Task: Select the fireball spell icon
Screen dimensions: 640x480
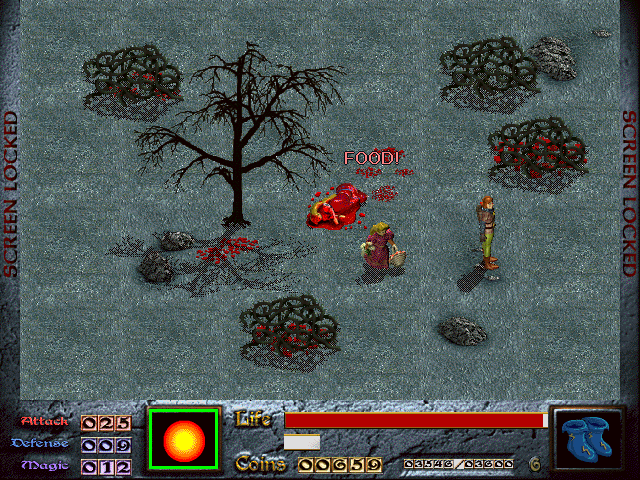Action: [x=183, y=439]
